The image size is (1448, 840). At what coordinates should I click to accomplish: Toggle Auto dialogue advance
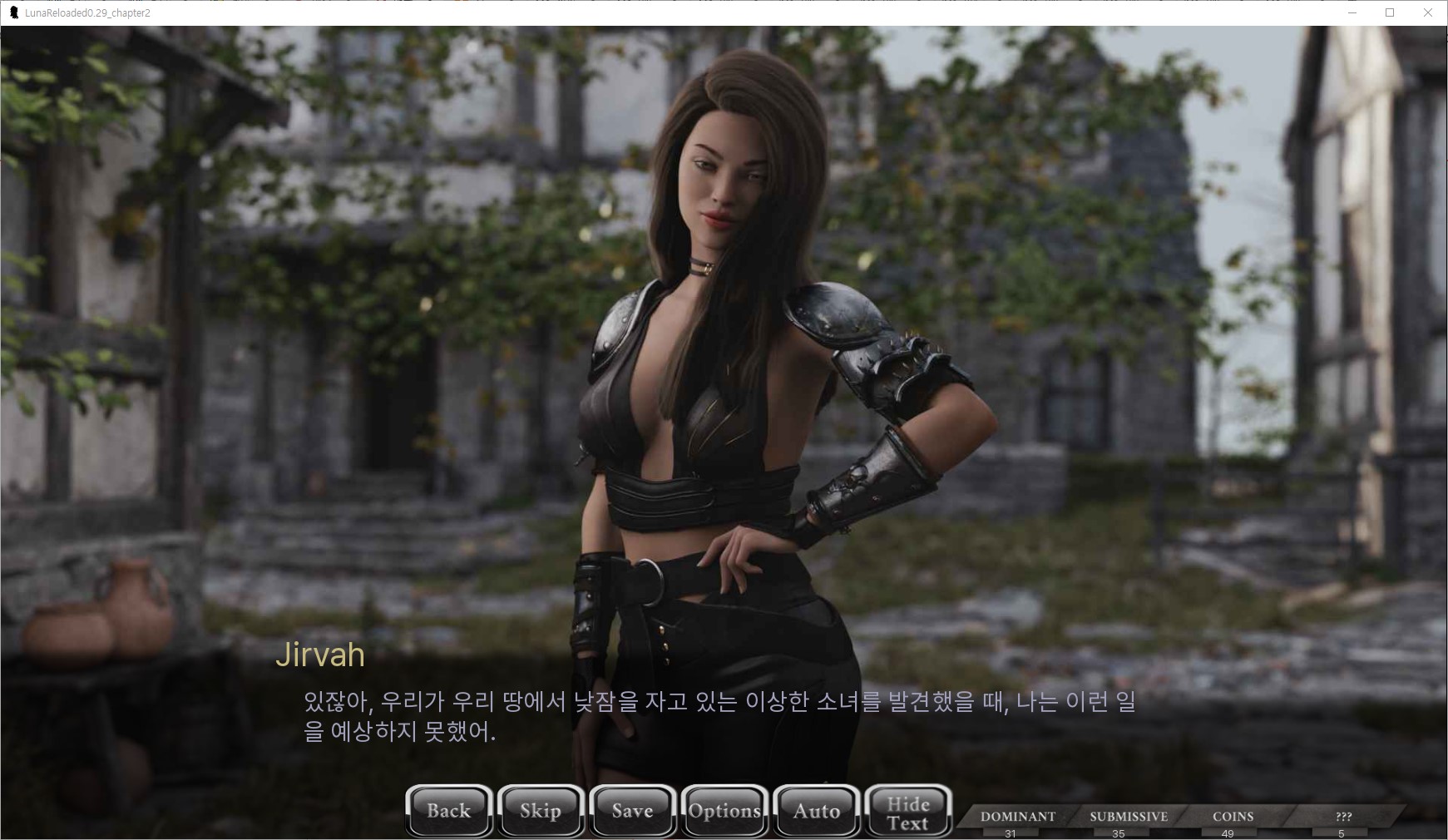[816, 811]
